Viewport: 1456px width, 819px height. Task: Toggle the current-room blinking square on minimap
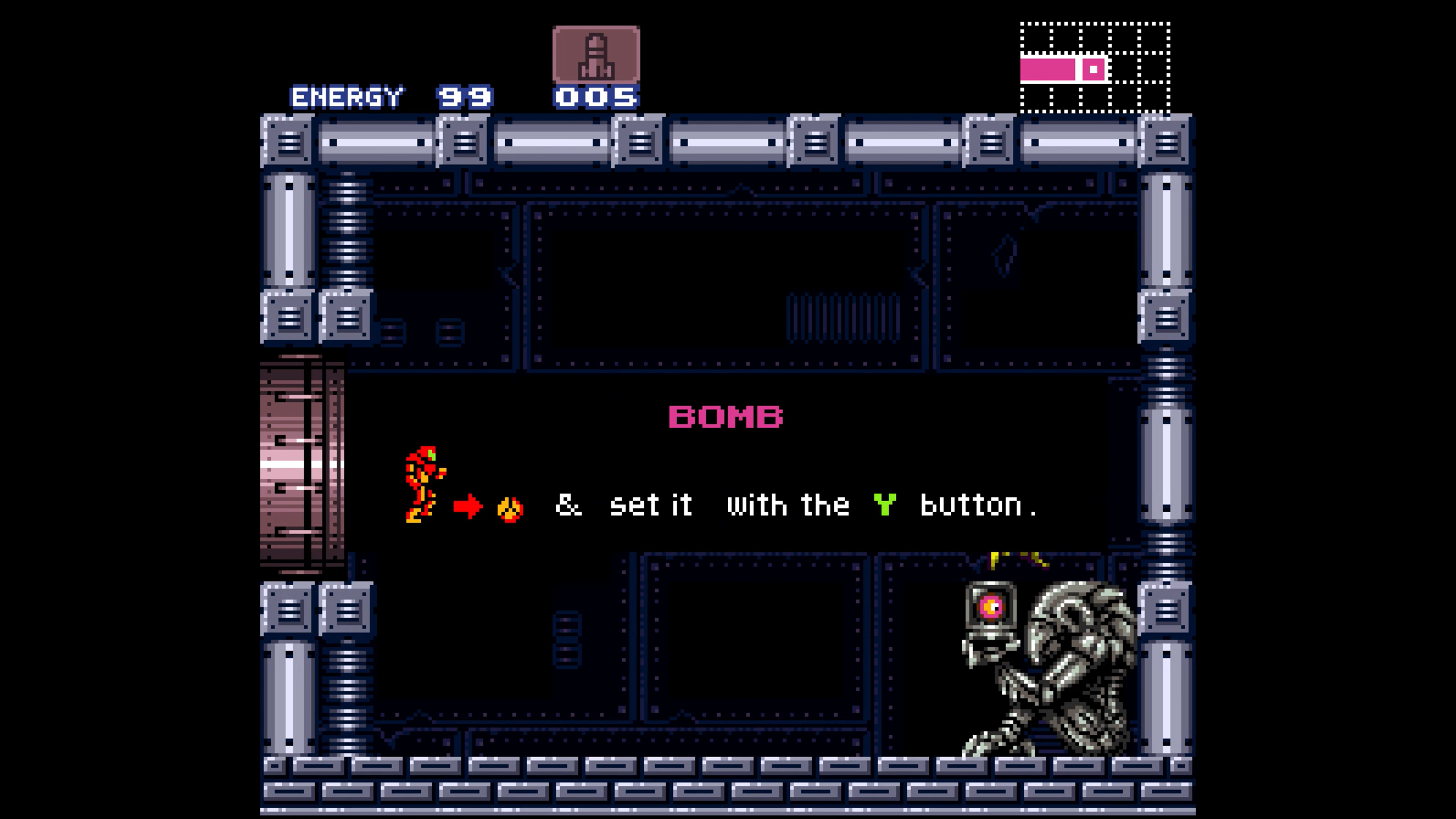tap(1093, 70)
